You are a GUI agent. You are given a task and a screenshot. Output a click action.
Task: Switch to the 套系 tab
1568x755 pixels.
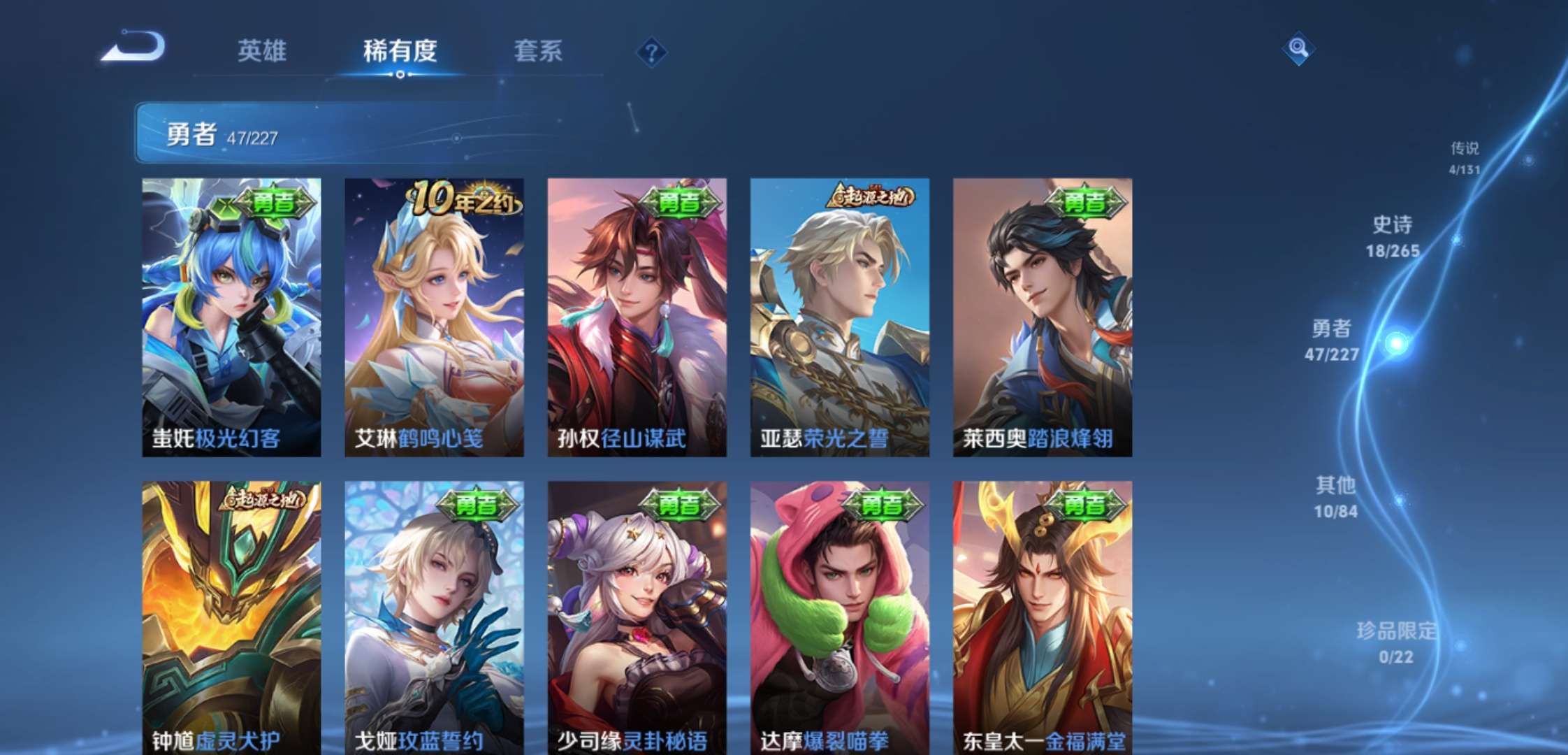click(538, 52)
